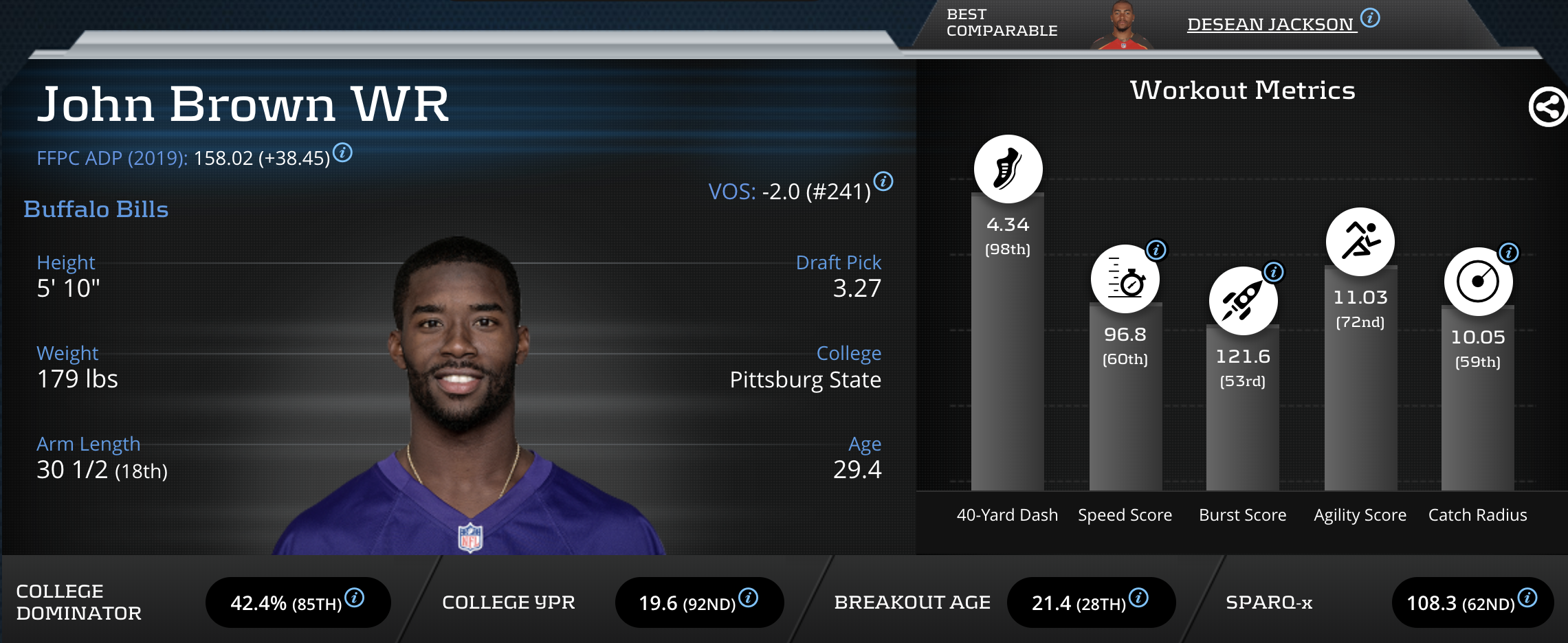
Task: Click the info icon beside DeSean Jackson
Action: [x=1370, y=18]
